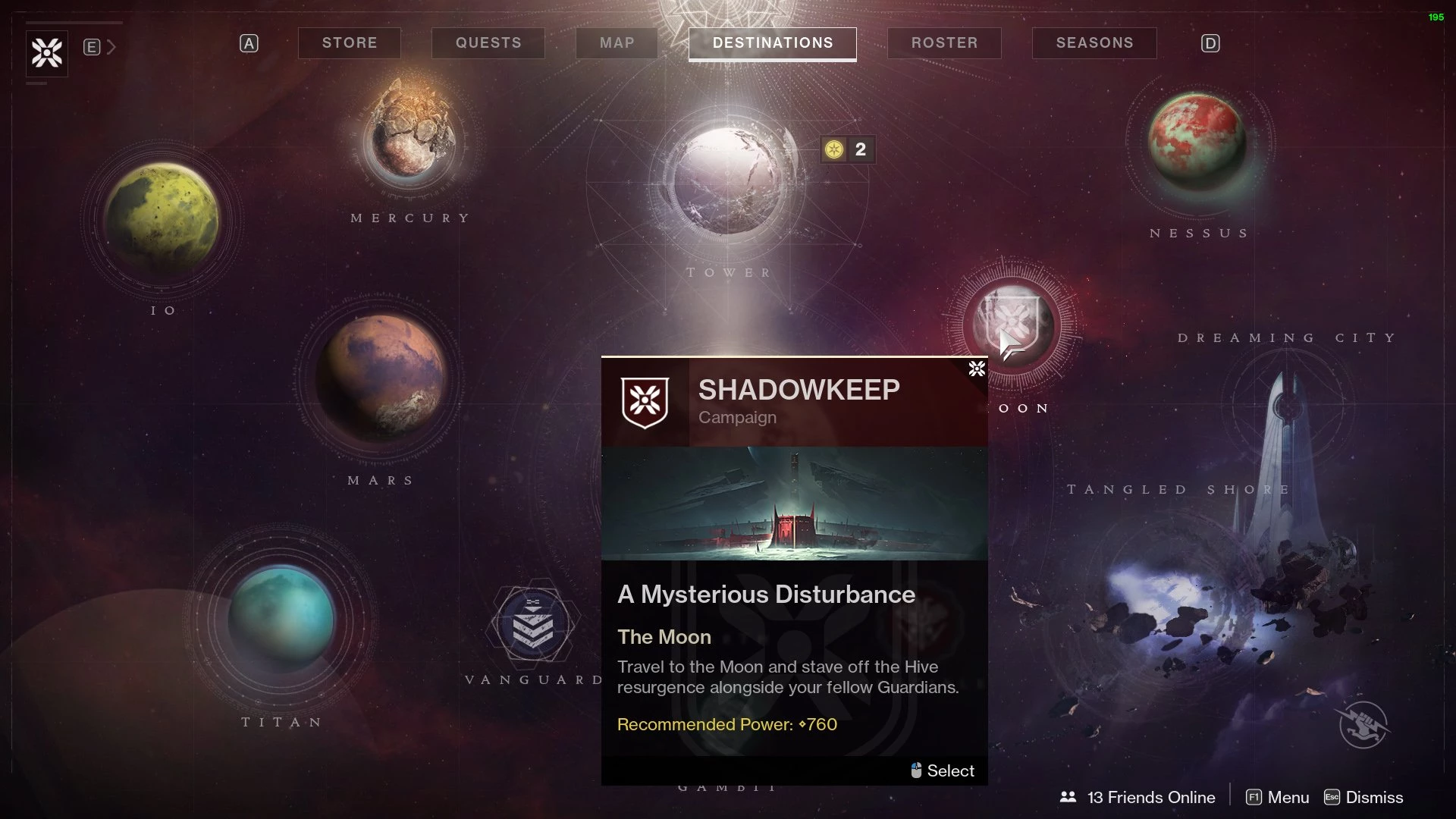This screenshot has height=819, width=1456.
Task: Open the 13 Friends Online list
Action: click(1137, 797)
